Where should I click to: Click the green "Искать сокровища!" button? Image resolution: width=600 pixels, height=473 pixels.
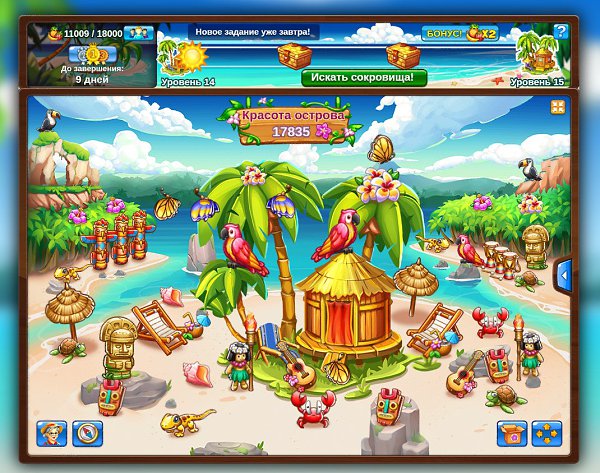coord(364,77)
